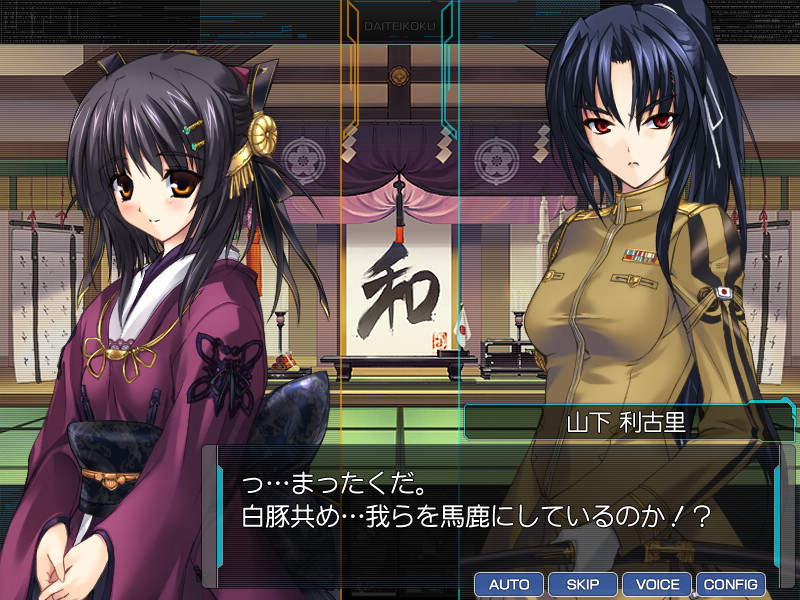800x600 pixels.
Task: Open the CONFIG settings
Action: (730, 584)
